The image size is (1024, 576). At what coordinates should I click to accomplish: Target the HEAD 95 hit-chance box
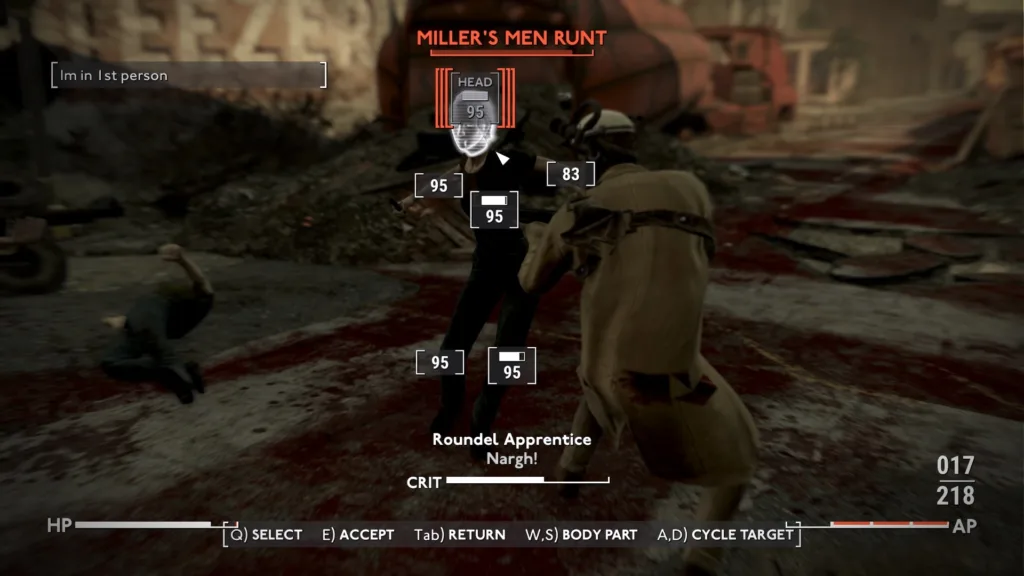pos(476,100)
